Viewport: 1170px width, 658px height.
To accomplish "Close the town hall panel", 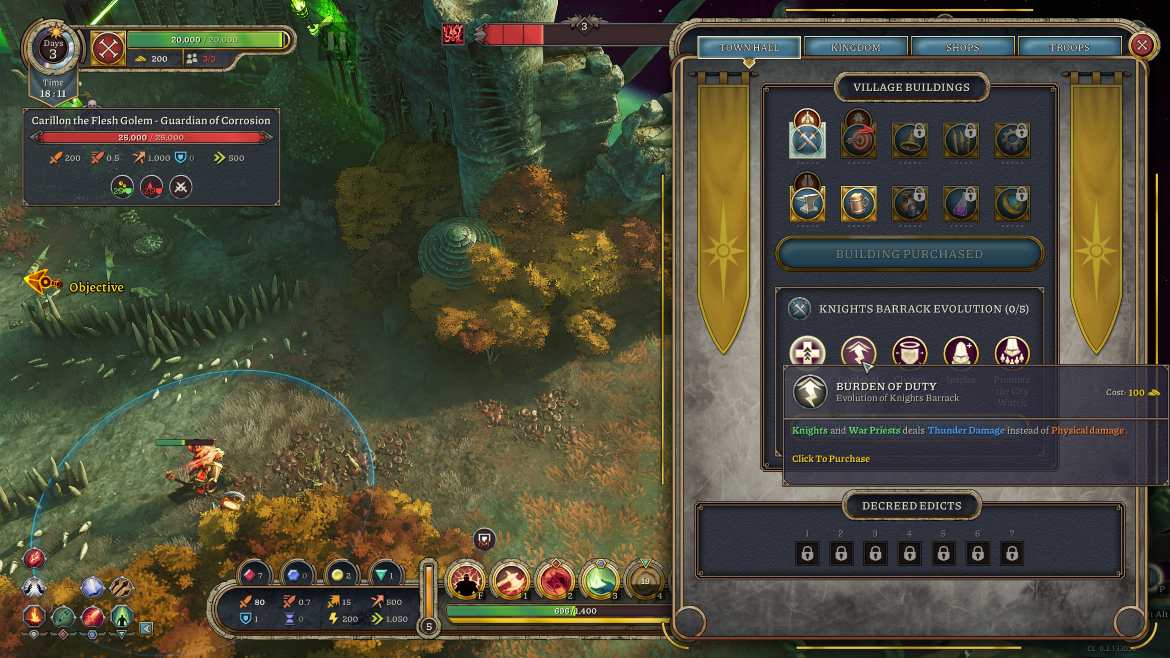I will [x=1142, y=45].
